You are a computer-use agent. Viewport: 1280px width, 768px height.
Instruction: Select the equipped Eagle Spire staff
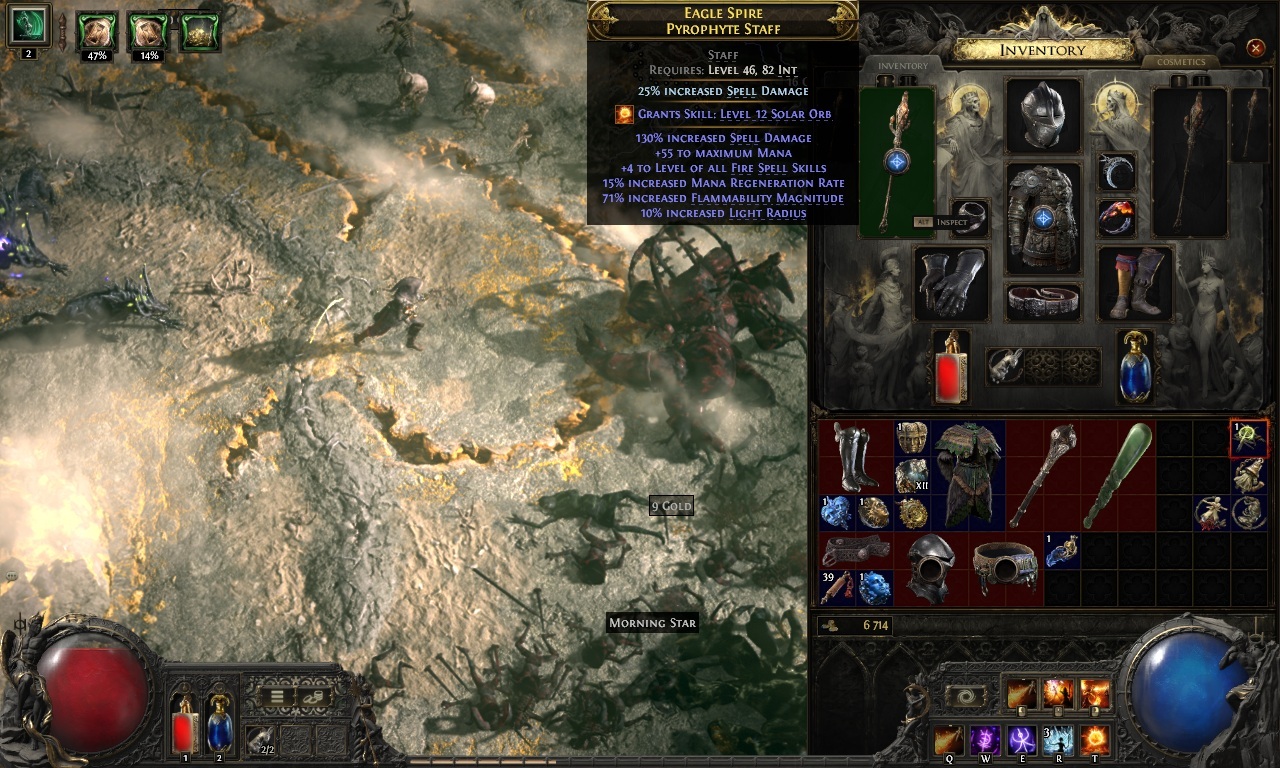tap(897, 161)
